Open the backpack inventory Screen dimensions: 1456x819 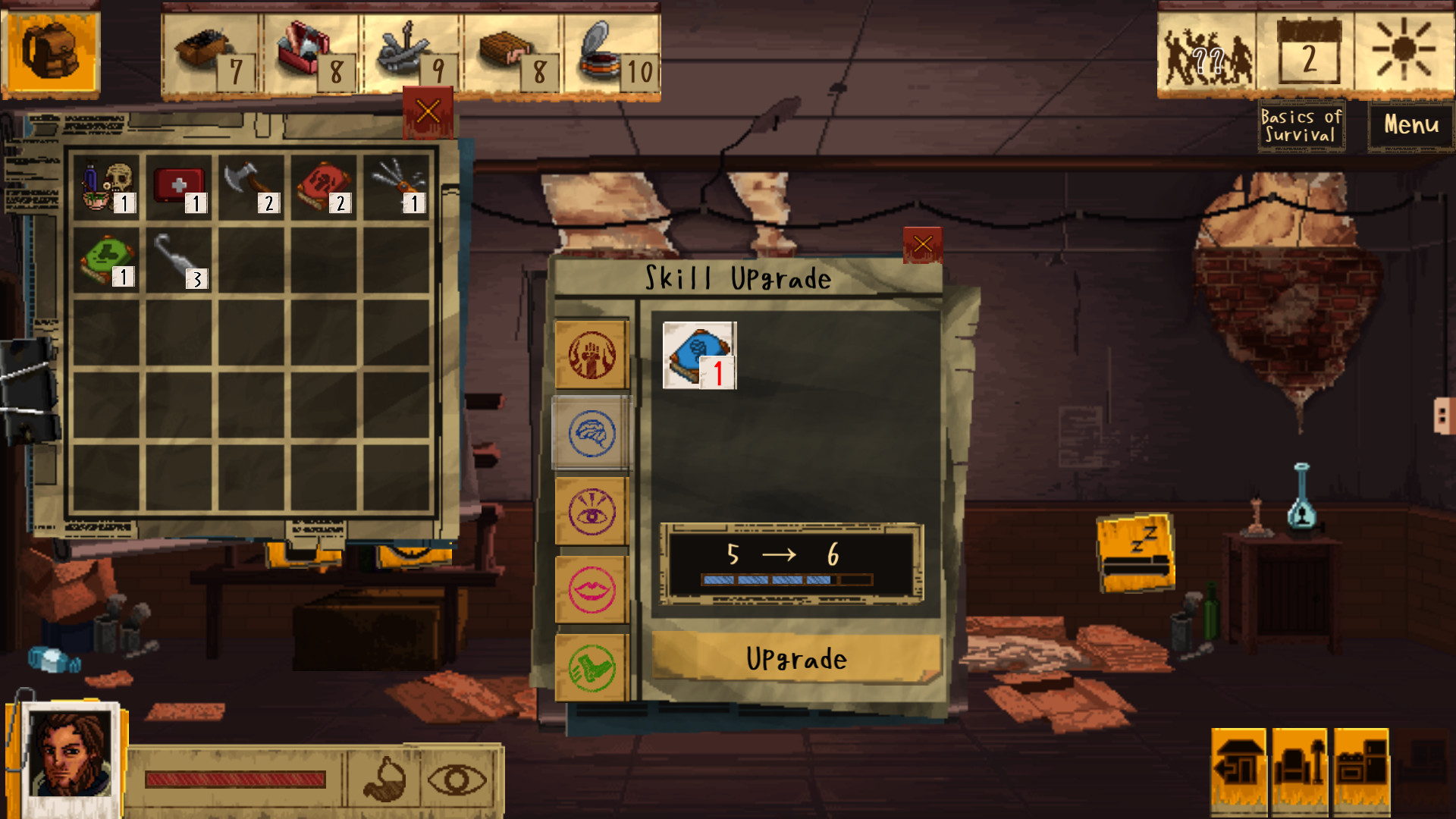click(x=50, y=50)
